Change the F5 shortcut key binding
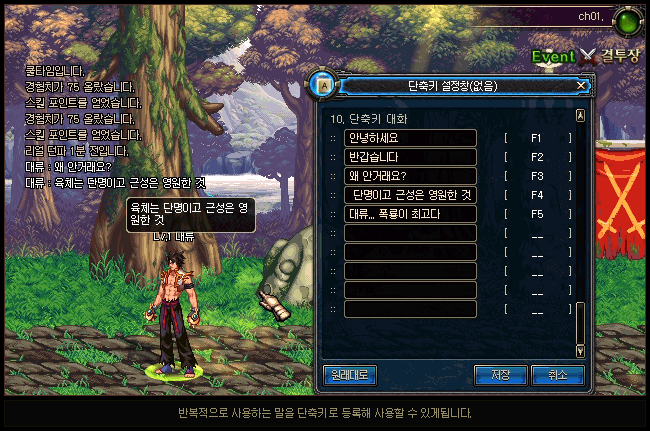The height and width of the screenshot is (431, 650). [537, 214]
